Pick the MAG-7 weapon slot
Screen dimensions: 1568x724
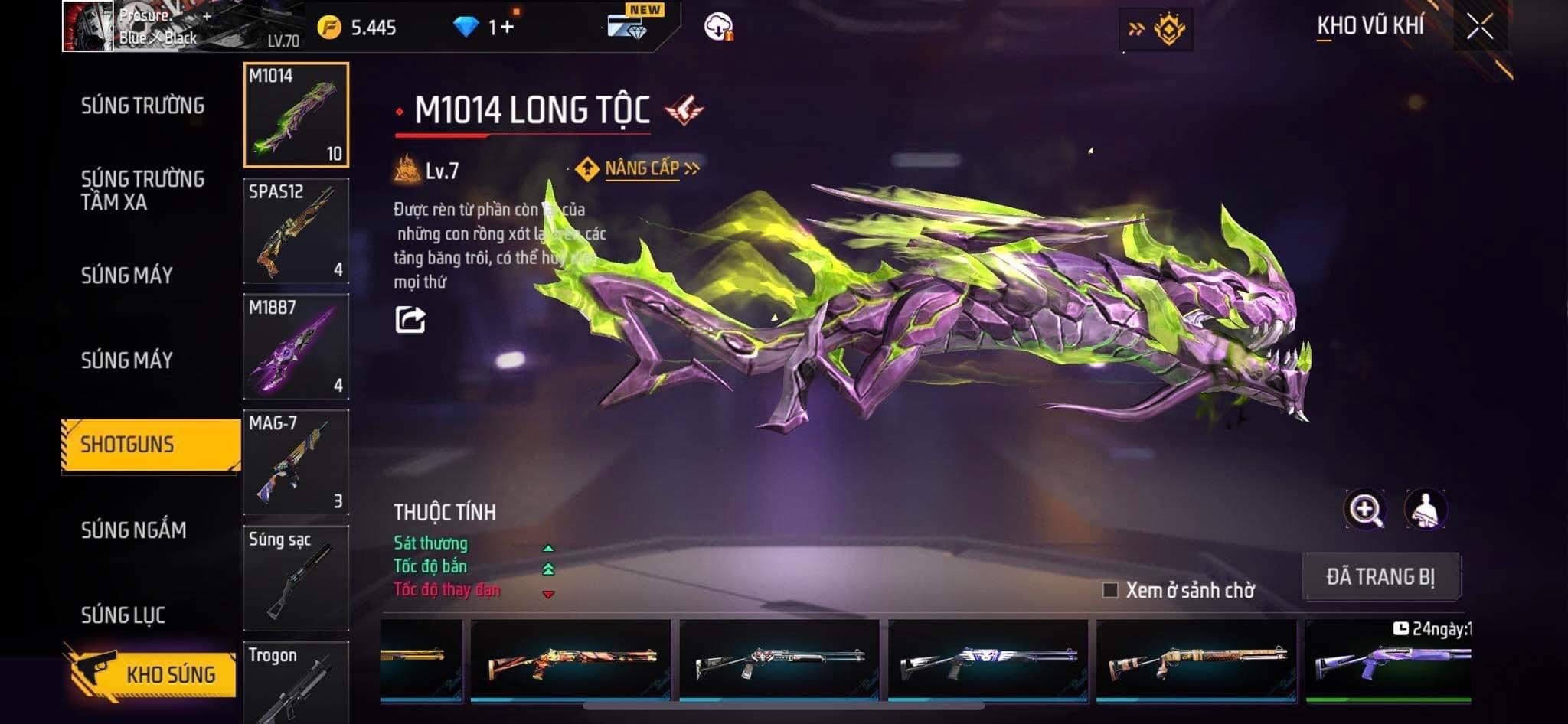(x=296, y=461)
